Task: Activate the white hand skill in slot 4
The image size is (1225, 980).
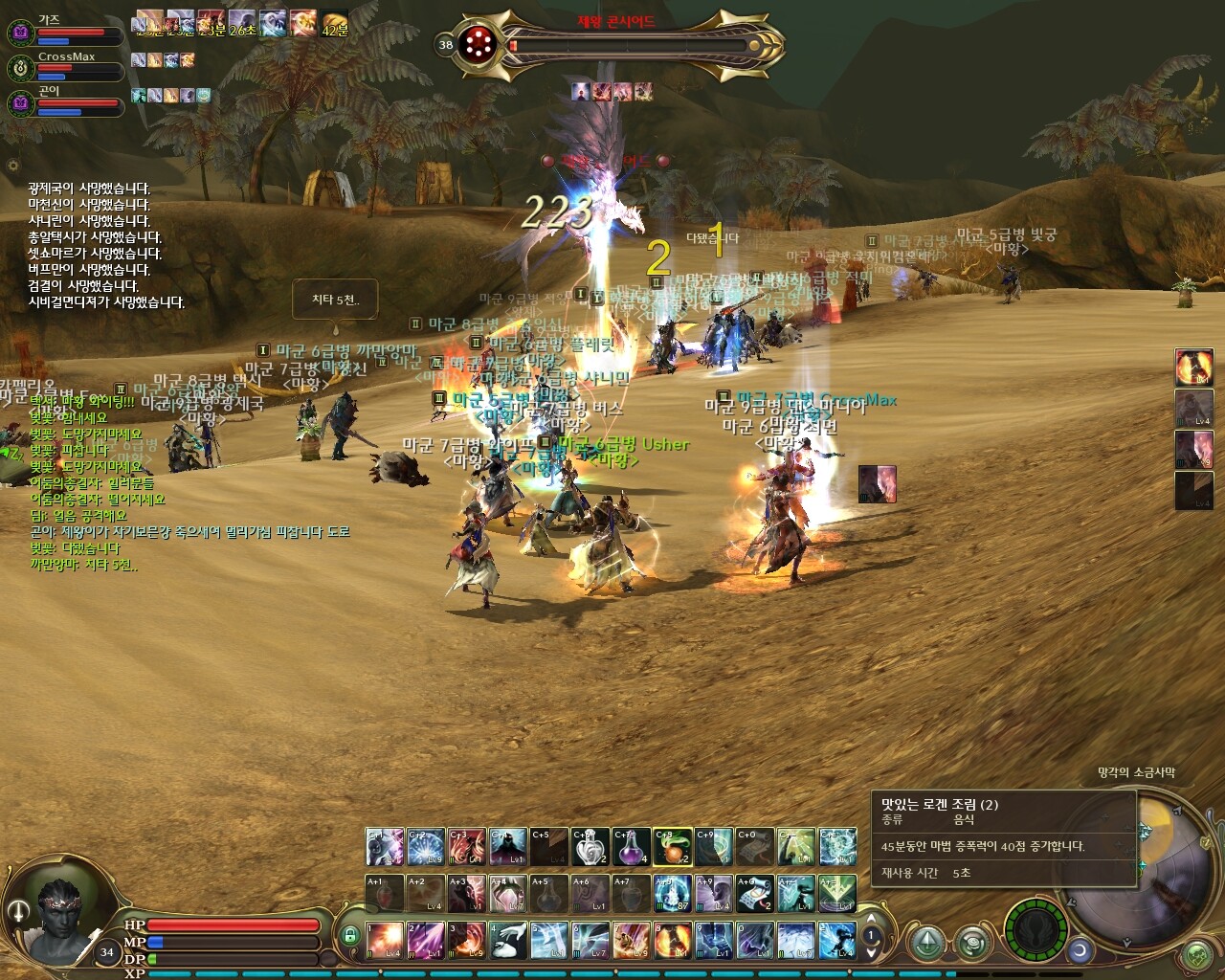Action: pos(508,941)
